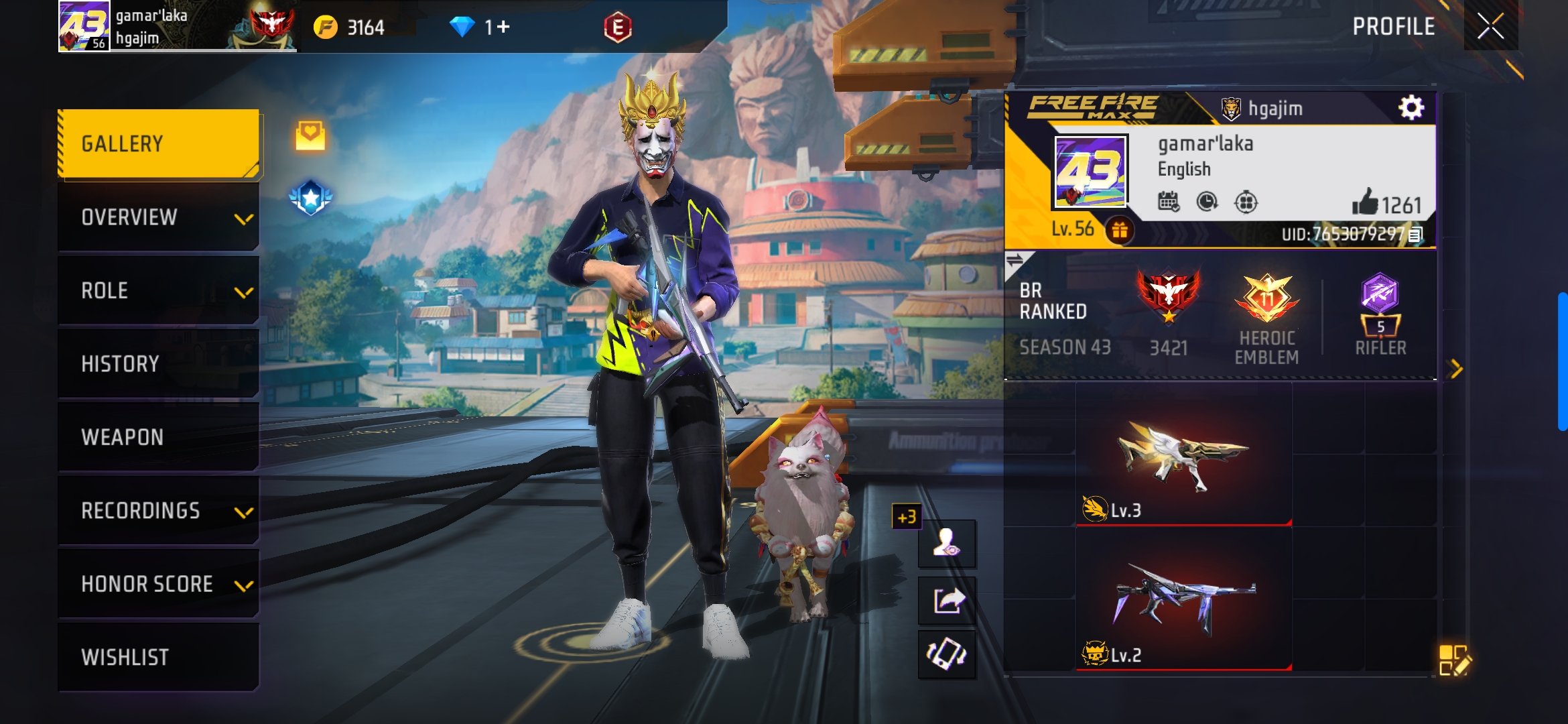Open the edit showcase icon

1454,660
